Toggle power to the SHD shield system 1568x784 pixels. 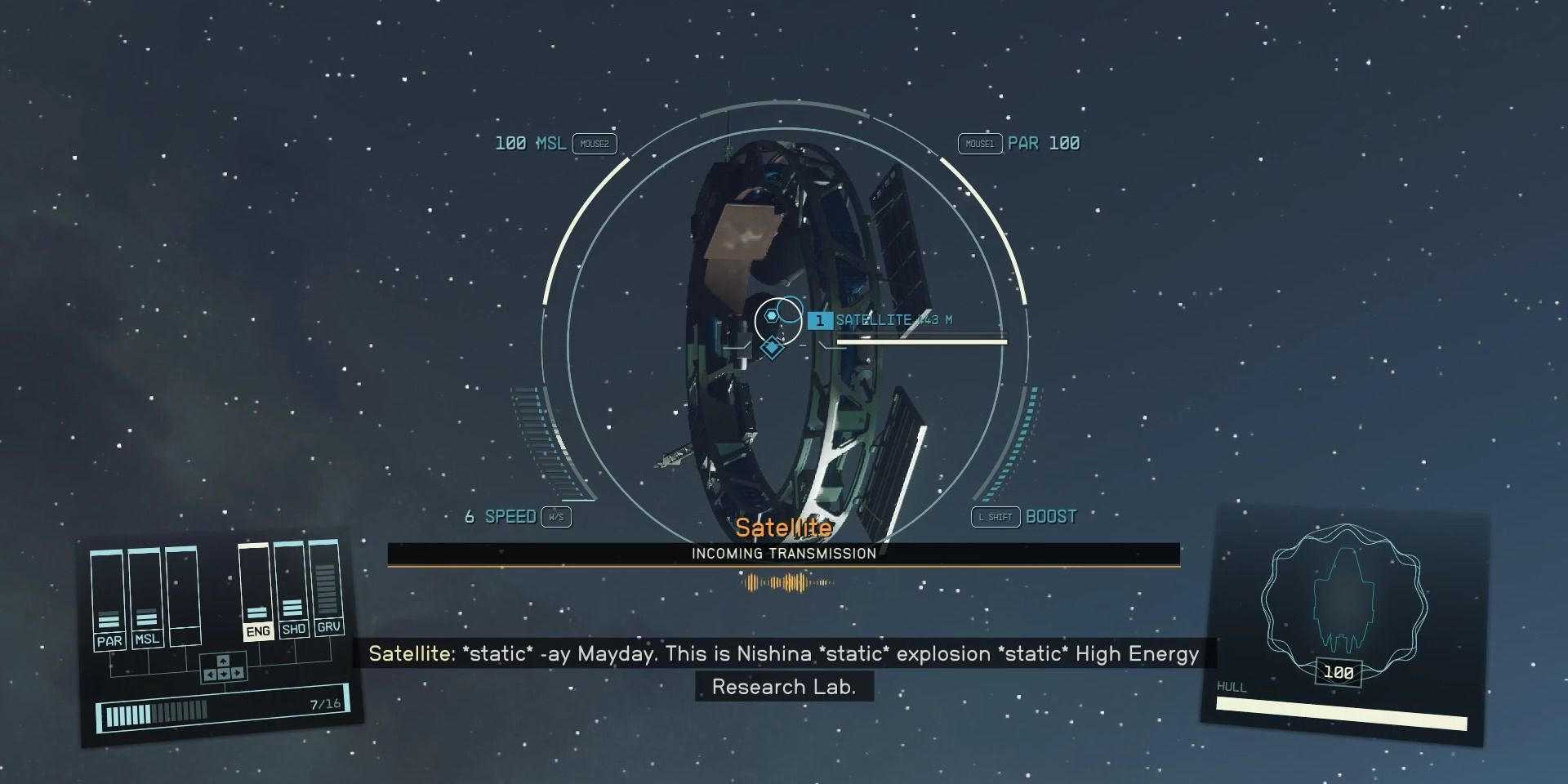pyautogui.click(x=294, y=628)
